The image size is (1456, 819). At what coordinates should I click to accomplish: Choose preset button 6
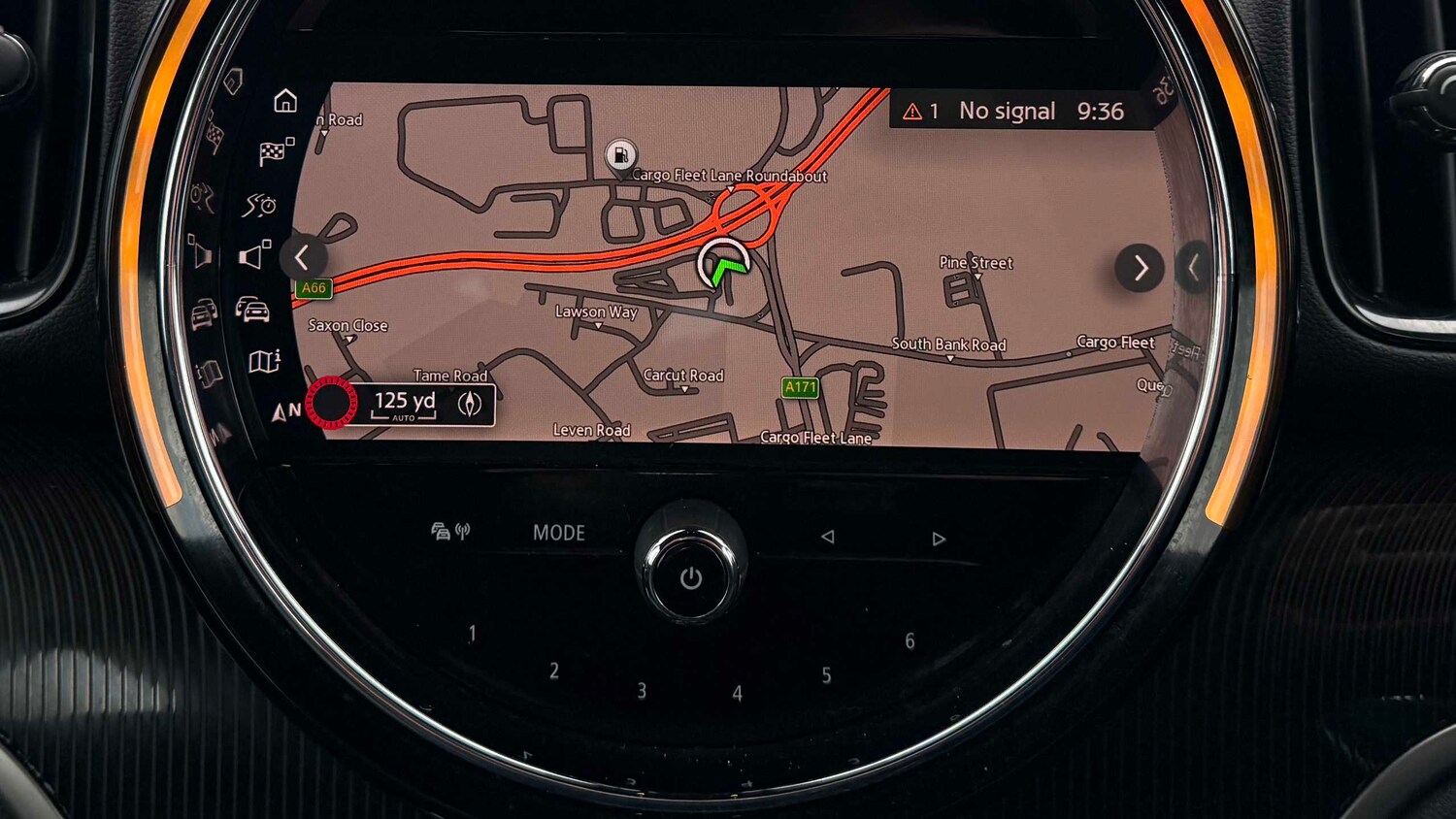click(910, 640)
